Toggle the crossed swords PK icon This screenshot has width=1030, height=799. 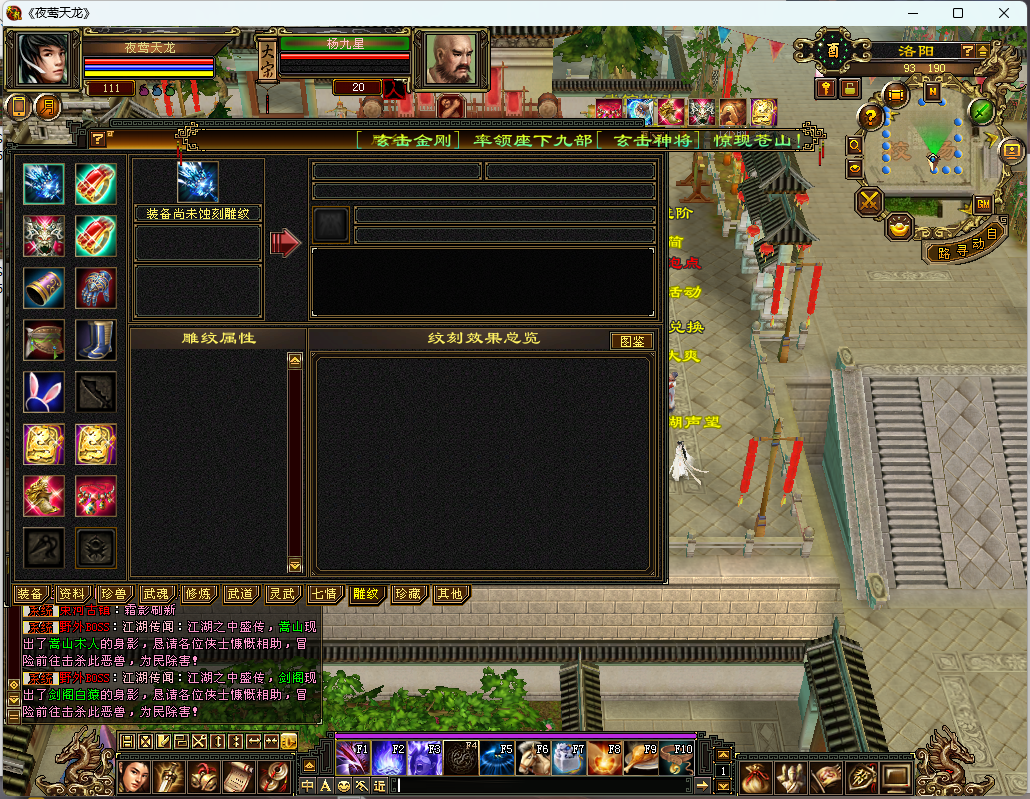point(869,202)
